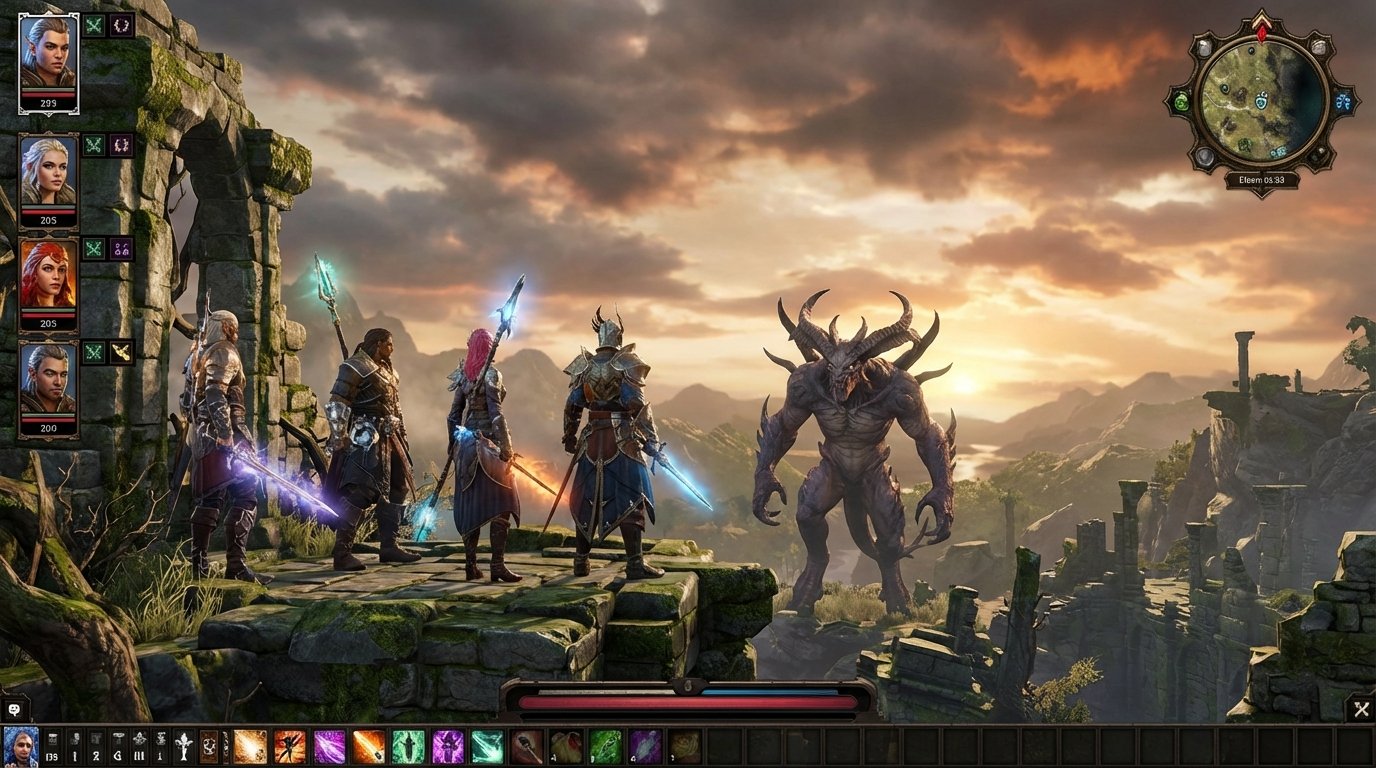
Task: Activate the green dagger skill icon
Action: [409, 747]
